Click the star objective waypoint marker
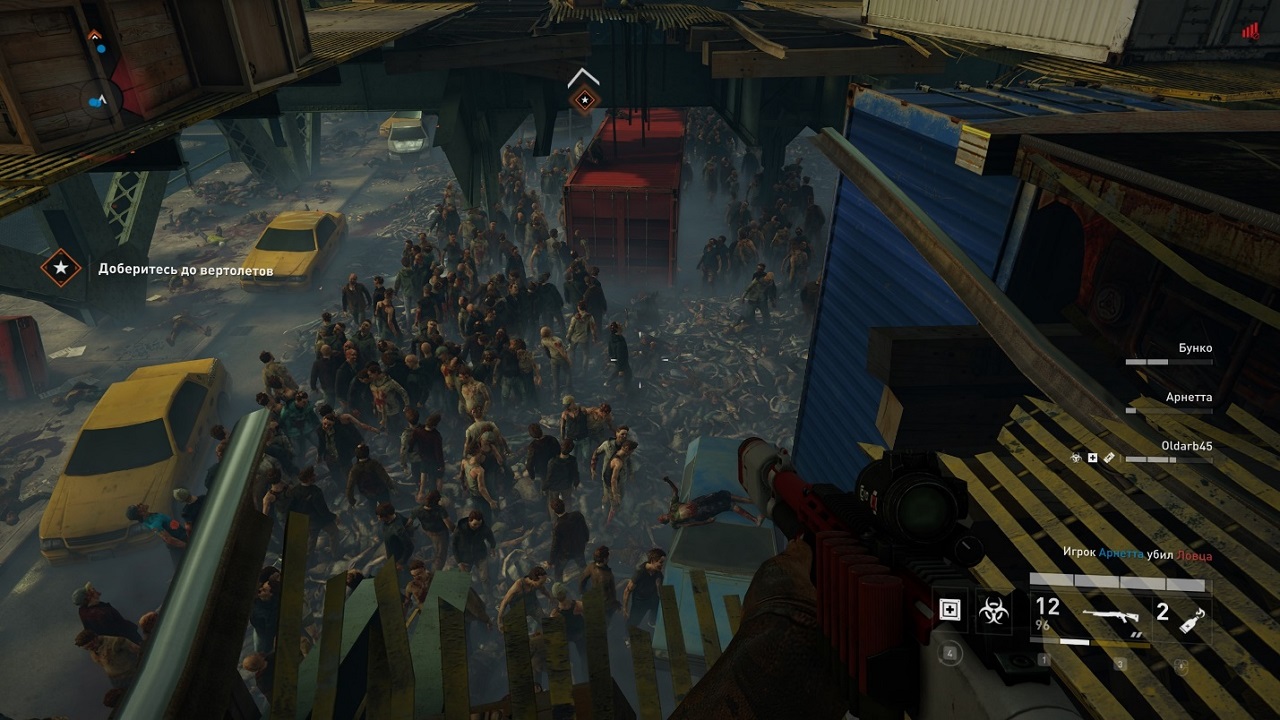This screenshot has width=1280, height=720. tap(583, 99)
